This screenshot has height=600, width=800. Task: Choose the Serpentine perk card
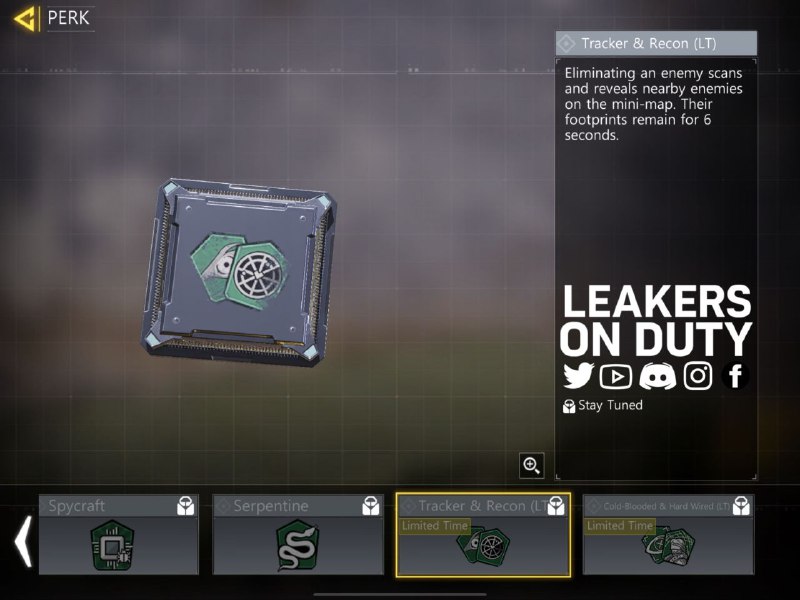[x=298, y=535]
